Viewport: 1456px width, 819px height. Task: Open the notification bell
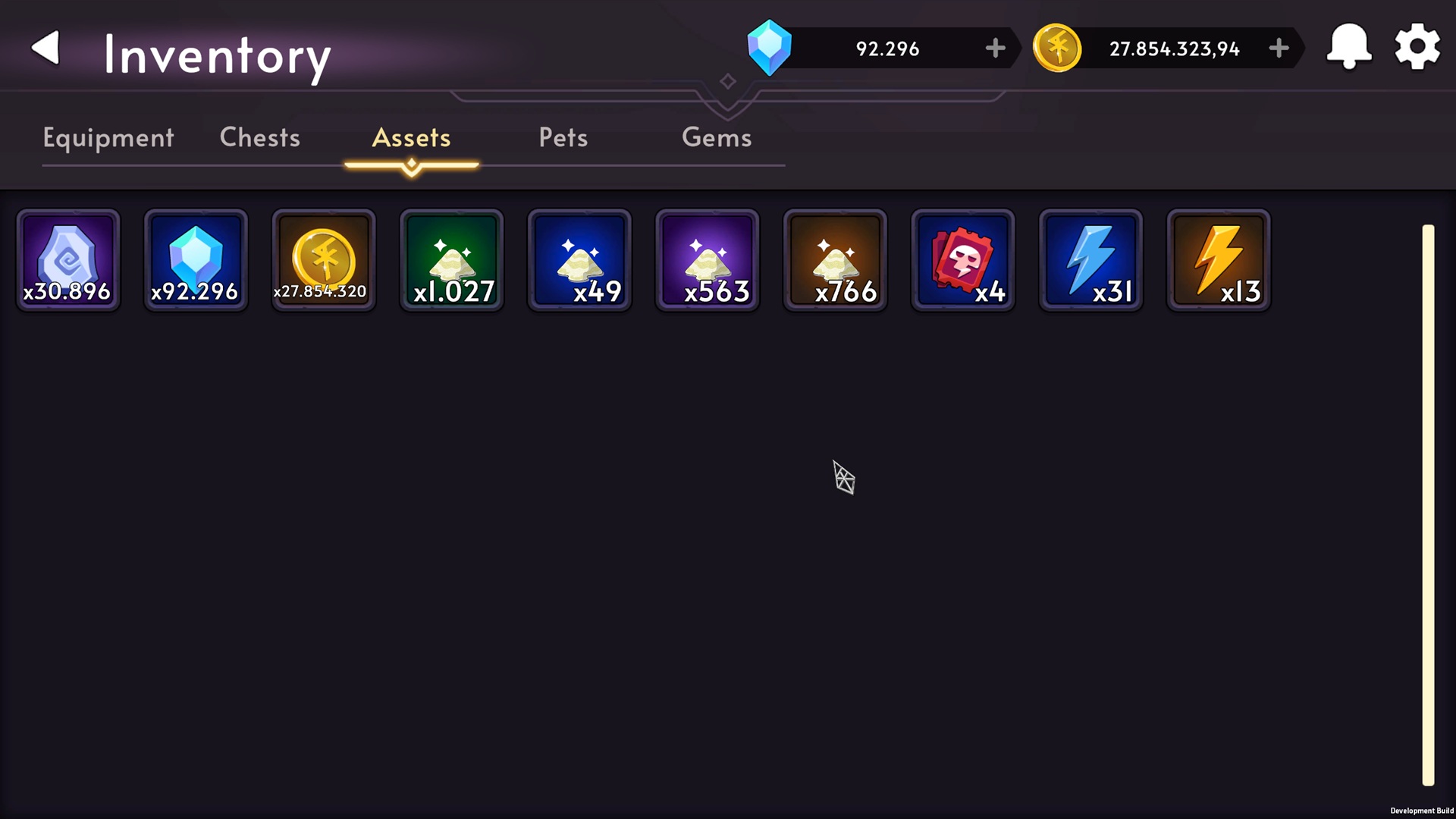1348,47
